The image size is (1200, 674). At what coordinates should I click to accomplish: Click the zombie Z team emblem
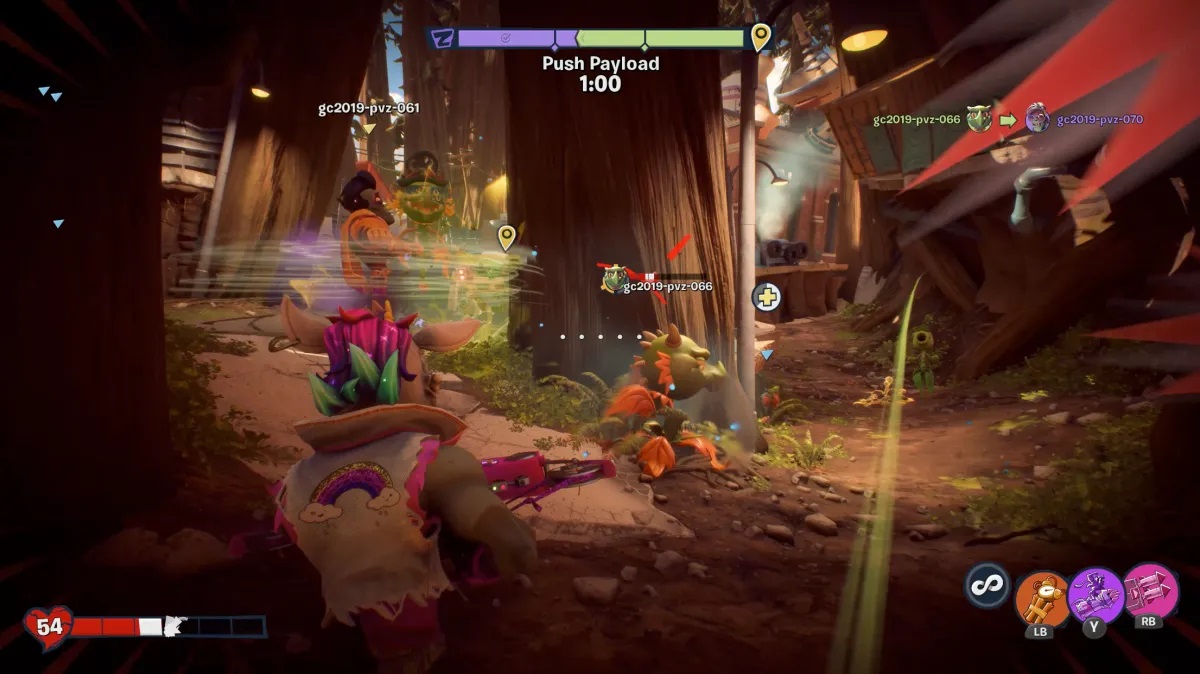point(441,39)
